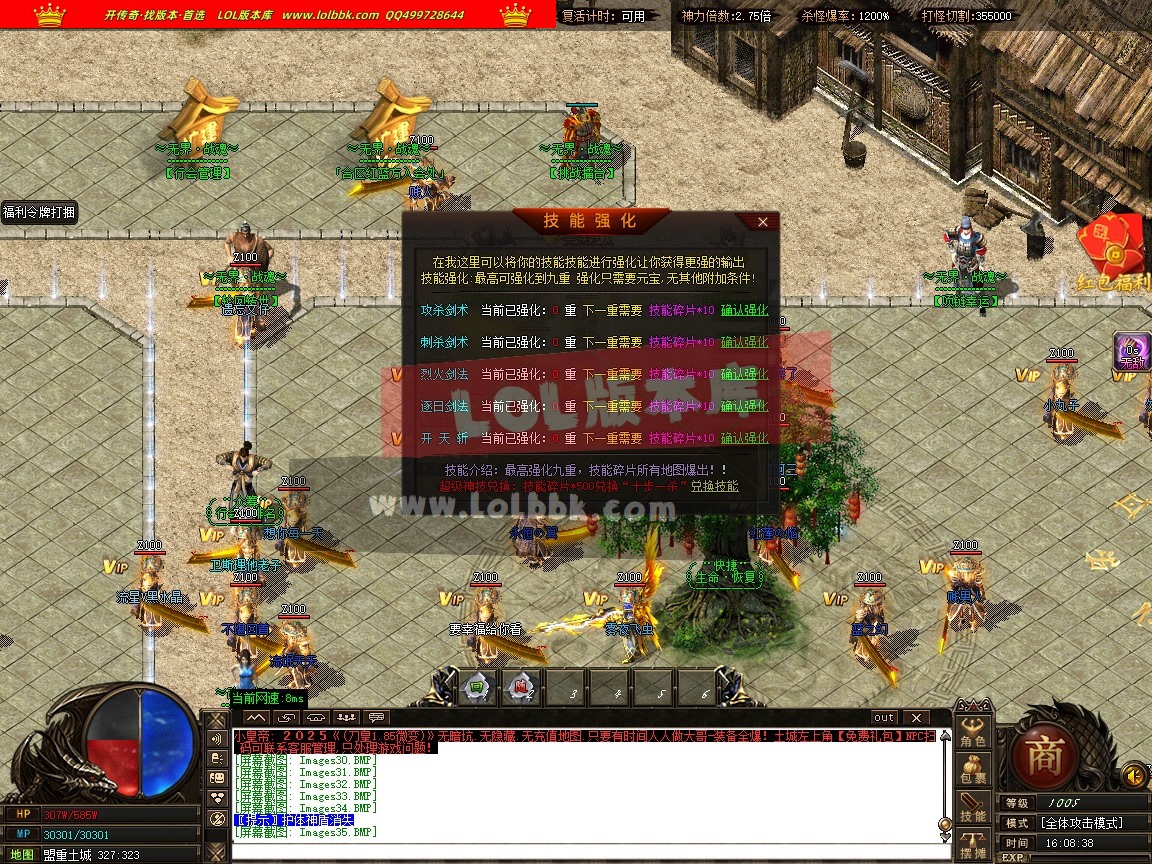The image size is (1152, 864).
Task: Use the red item in hotbar slot 2
Action: 522,688
